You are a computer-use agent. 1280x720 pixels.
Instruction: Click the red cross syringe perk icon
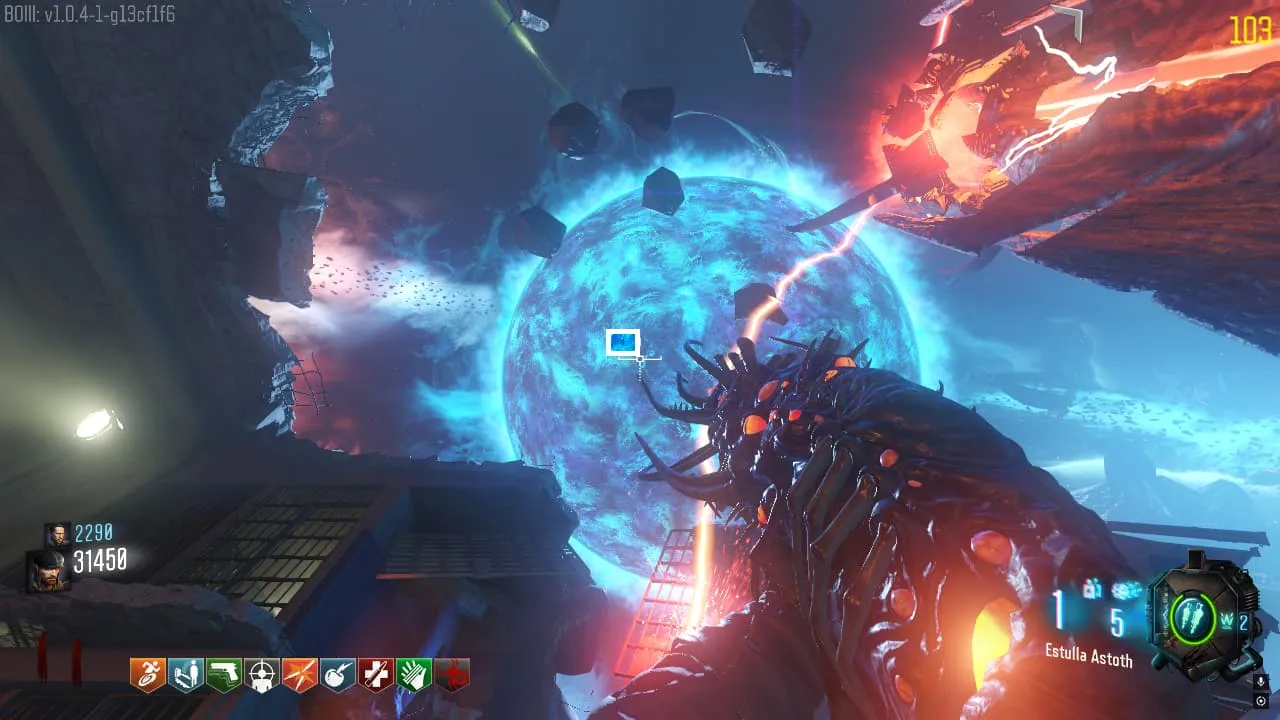(x=375, y=675)
